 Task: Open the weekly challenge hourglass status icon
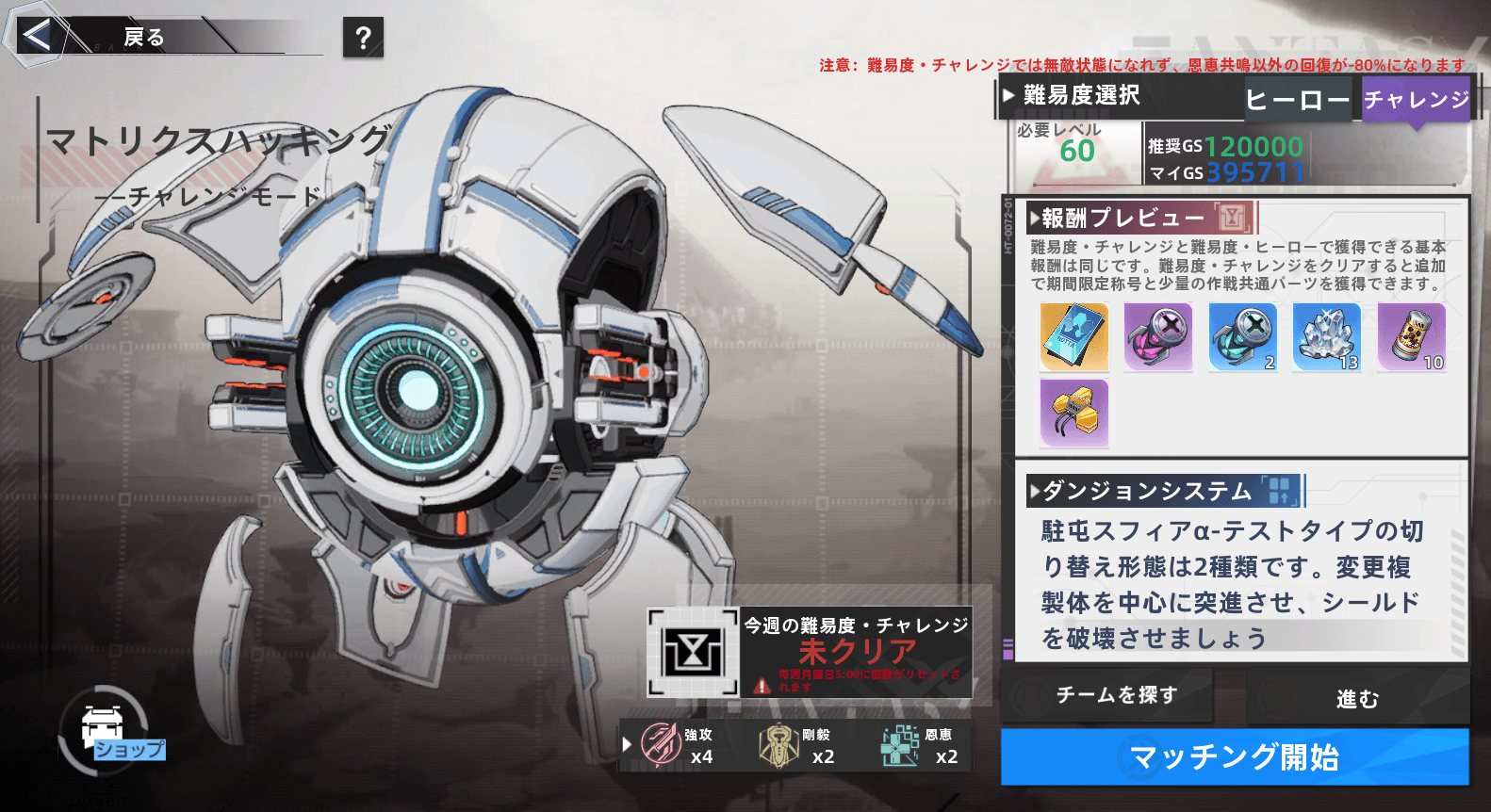(693, 652)
